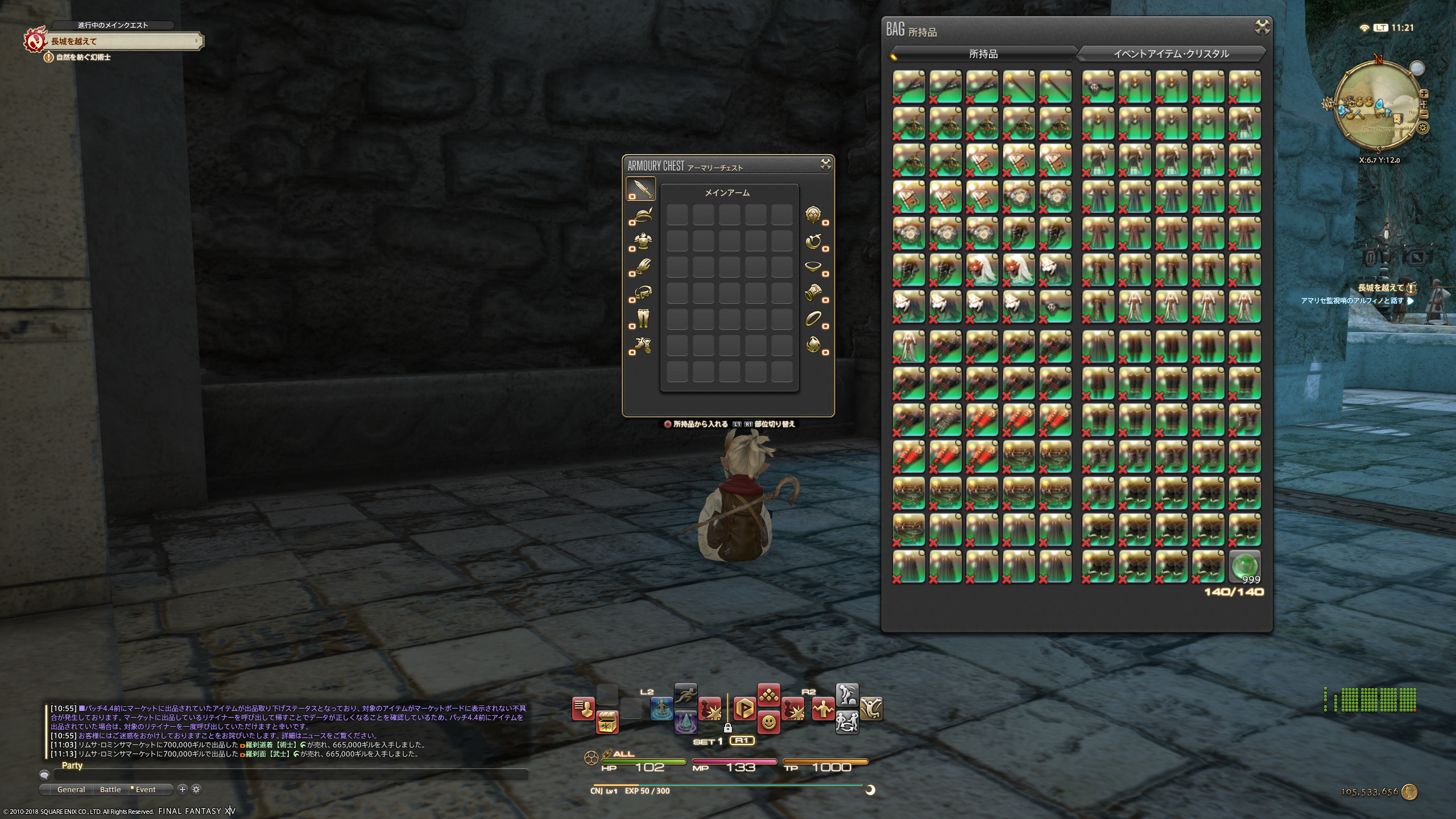Switch to the イベントアイテム・クリスタル tab
This screenshot has height=819, width=1456.
pyautogui.click(x=1171, y=54)
